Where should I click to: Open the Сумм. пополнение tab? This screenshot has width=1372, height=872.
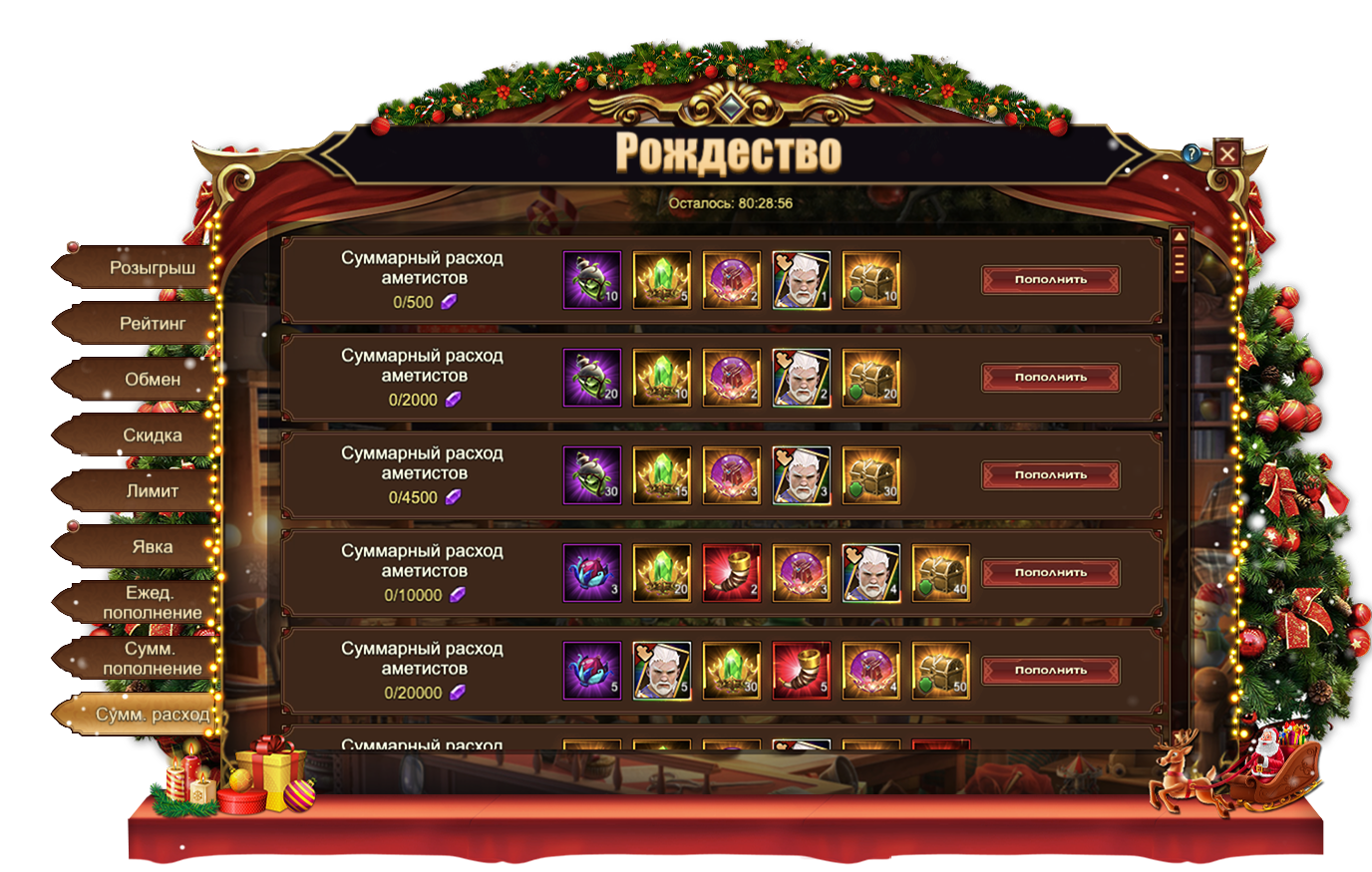click(152, 659)
